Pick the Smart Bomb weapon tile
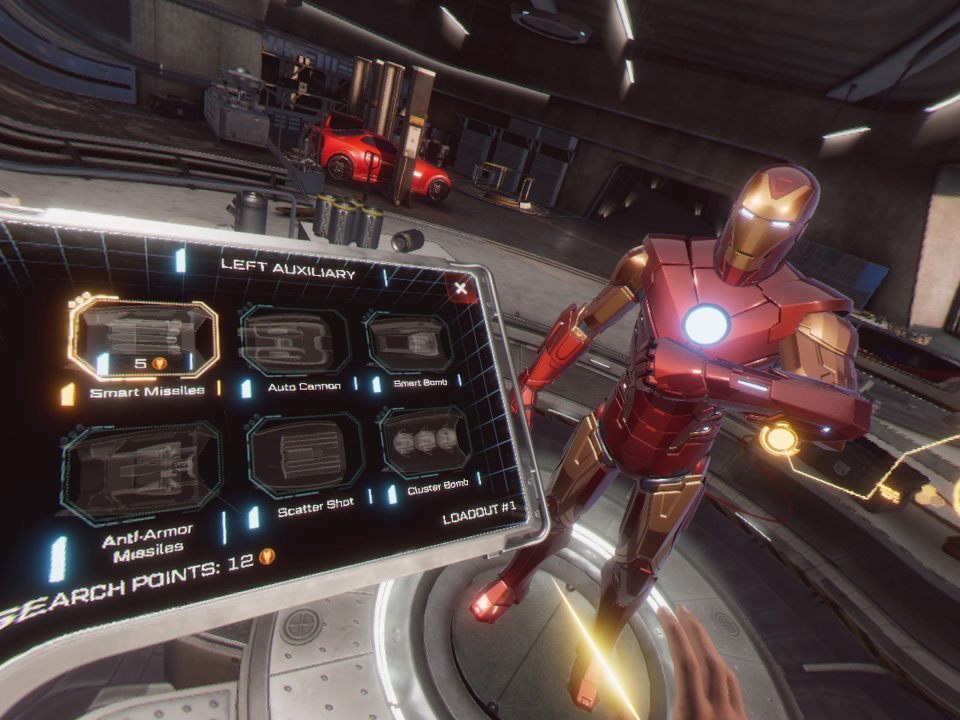This screenshot has width=960, height=720. point(408,342)
